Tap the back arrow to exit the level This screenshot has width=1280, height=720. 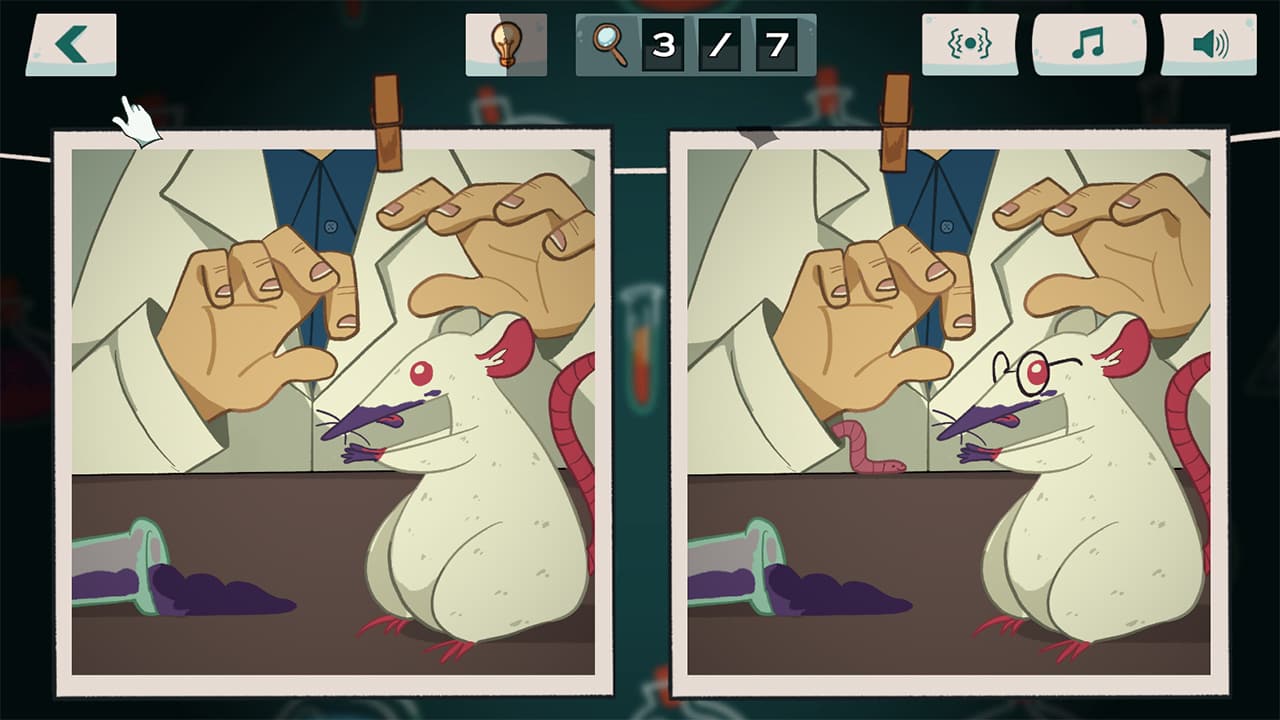tap(72, 43)
